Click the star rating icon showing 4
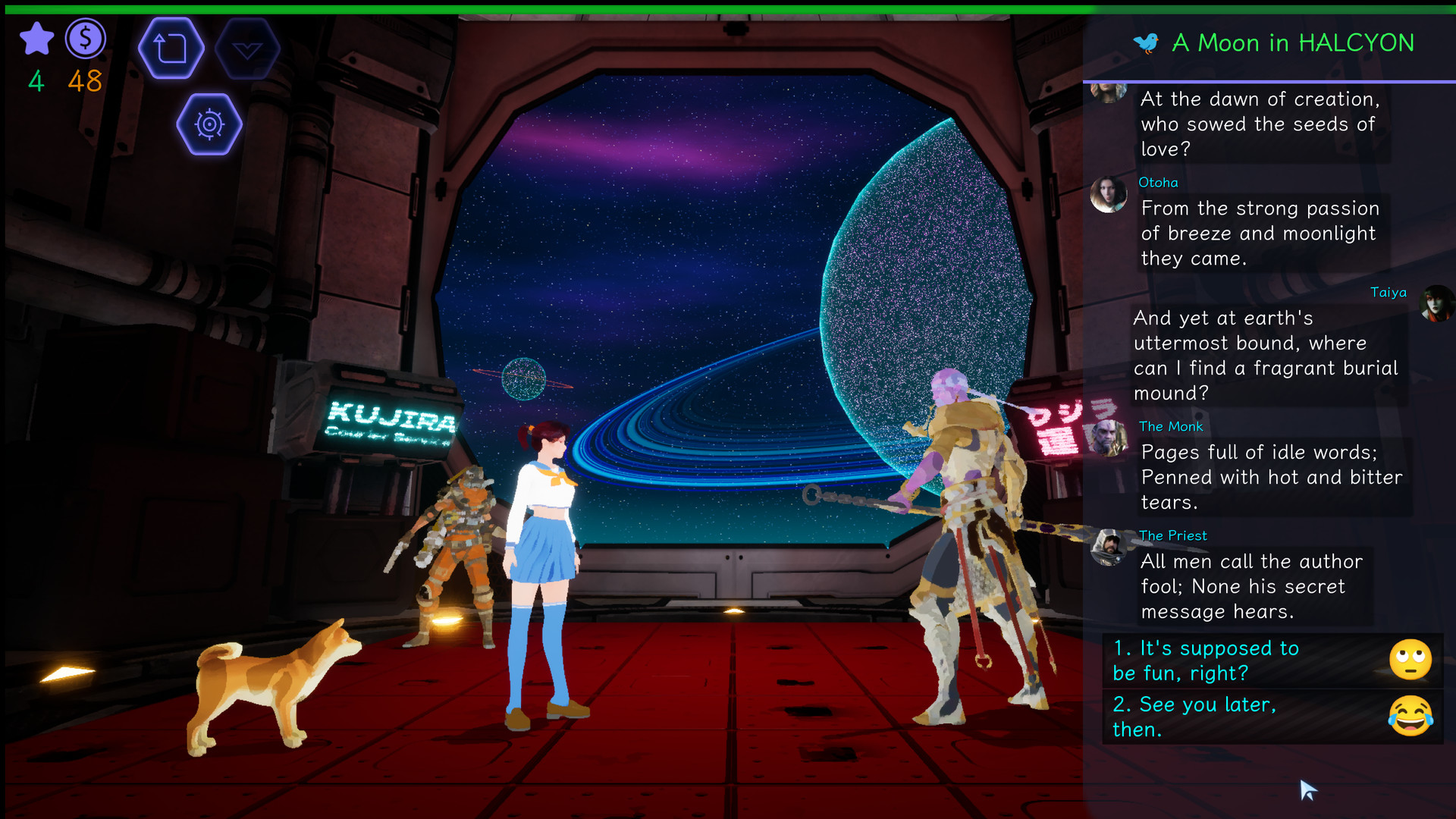The image size is (1456, 819). click(36, 39)
